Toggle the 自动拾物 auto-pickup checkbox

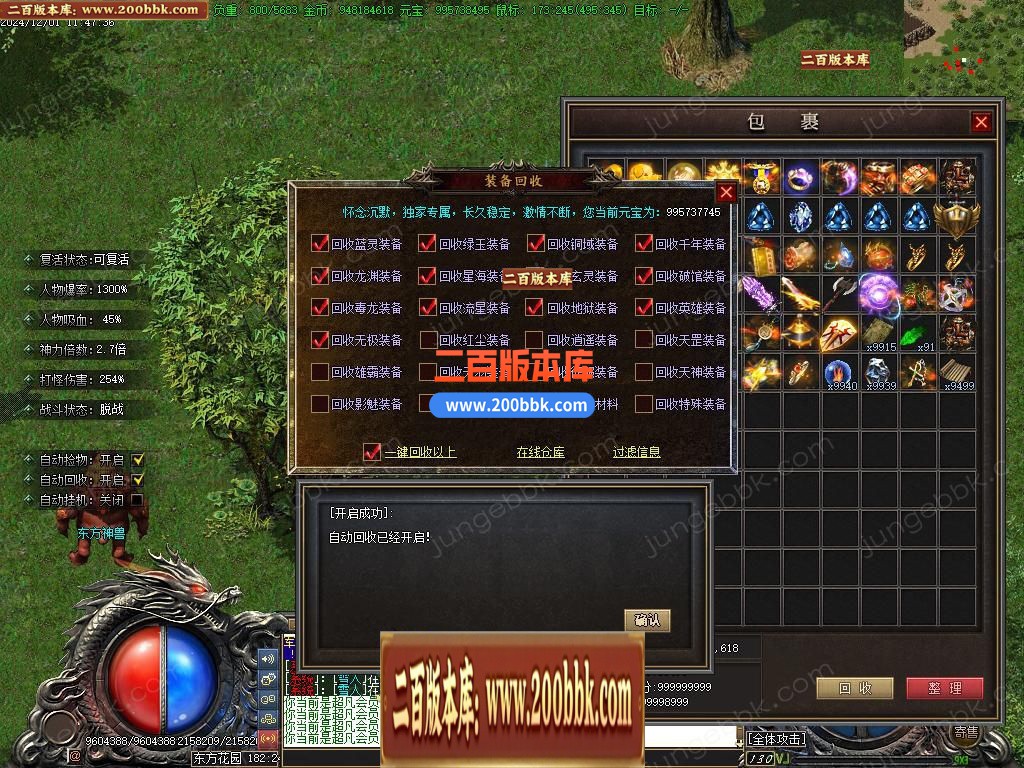(x=138, y=460)
